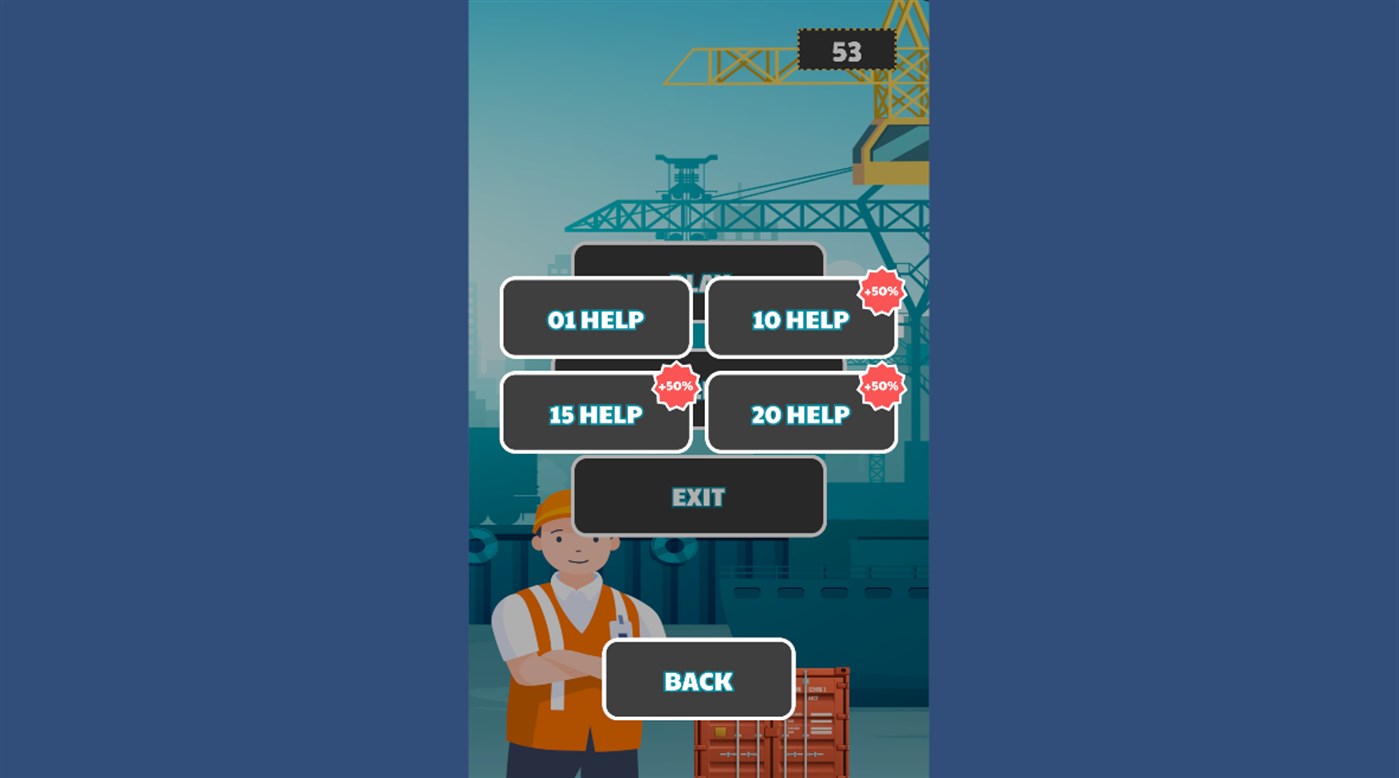This screenshot has height=778, width=1399.
Task: Click the +50% badge on 15 HELP
Action: (675, 386)
